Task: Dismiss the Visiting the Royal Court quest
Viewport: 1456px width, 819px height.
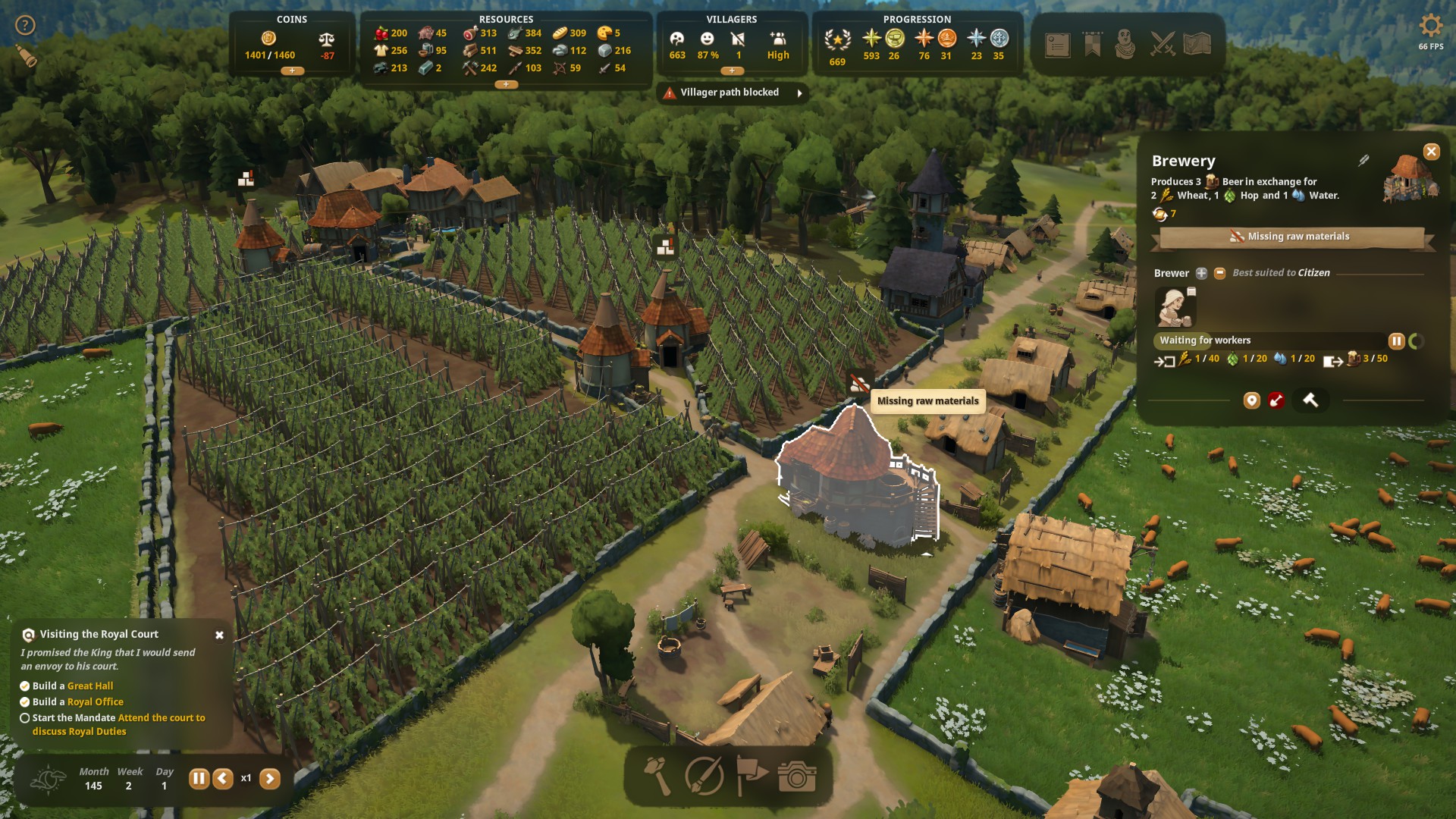Action: click(219, 635)
